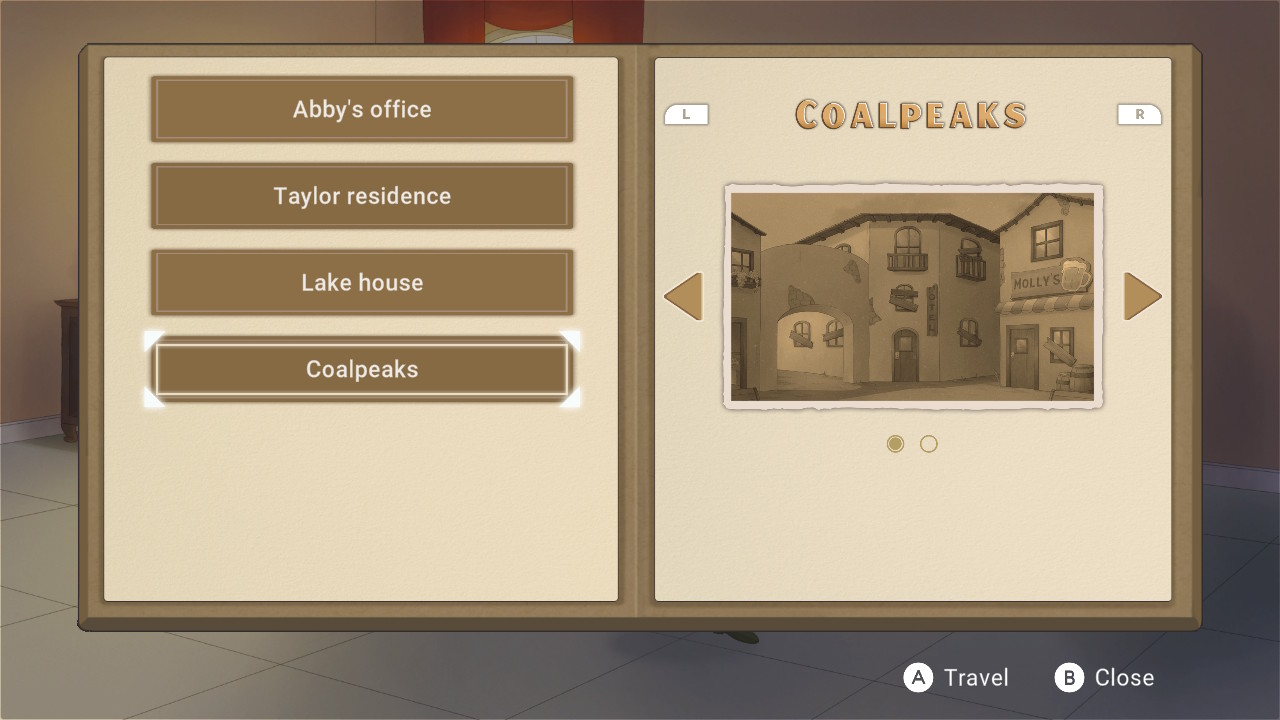Click the left arrow to view previous photo
Image resolution: width=1280 pixels, height=720 pixels.
pos(684,296)
